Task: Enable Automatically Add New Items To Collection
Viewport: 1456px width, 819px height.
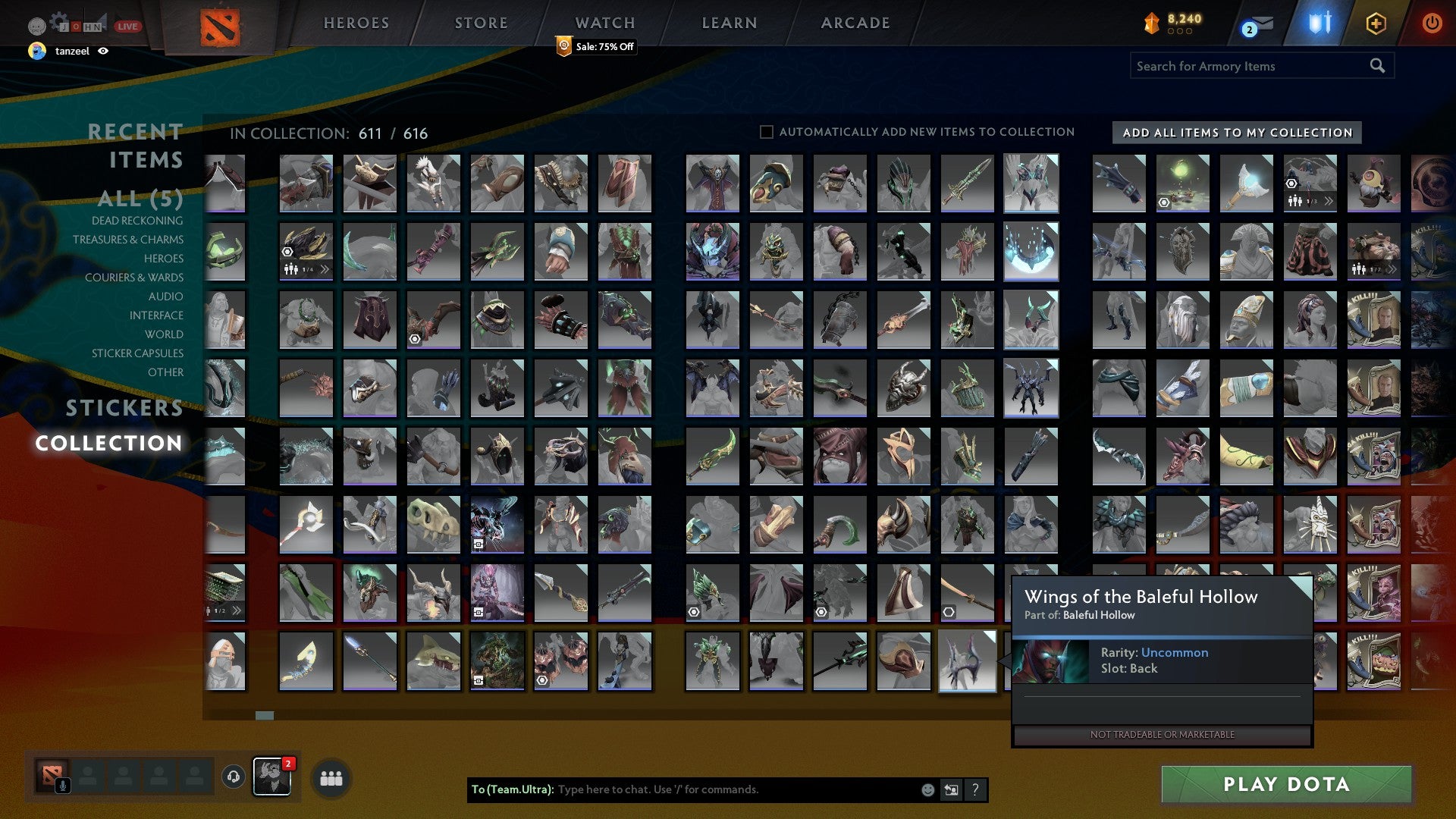Action: pyautogui.click(x=766, y=132)
